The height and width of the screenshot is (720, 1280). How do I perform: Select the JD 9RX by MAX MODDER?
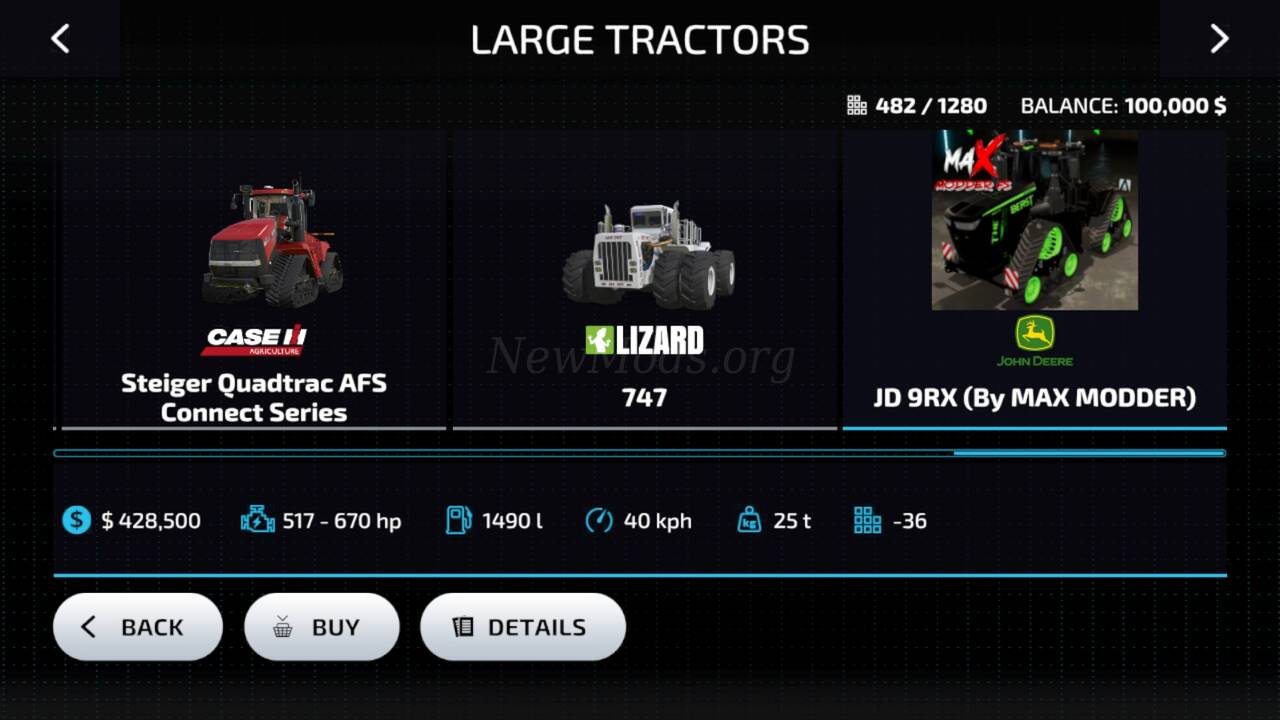(x=1034, y=280)
